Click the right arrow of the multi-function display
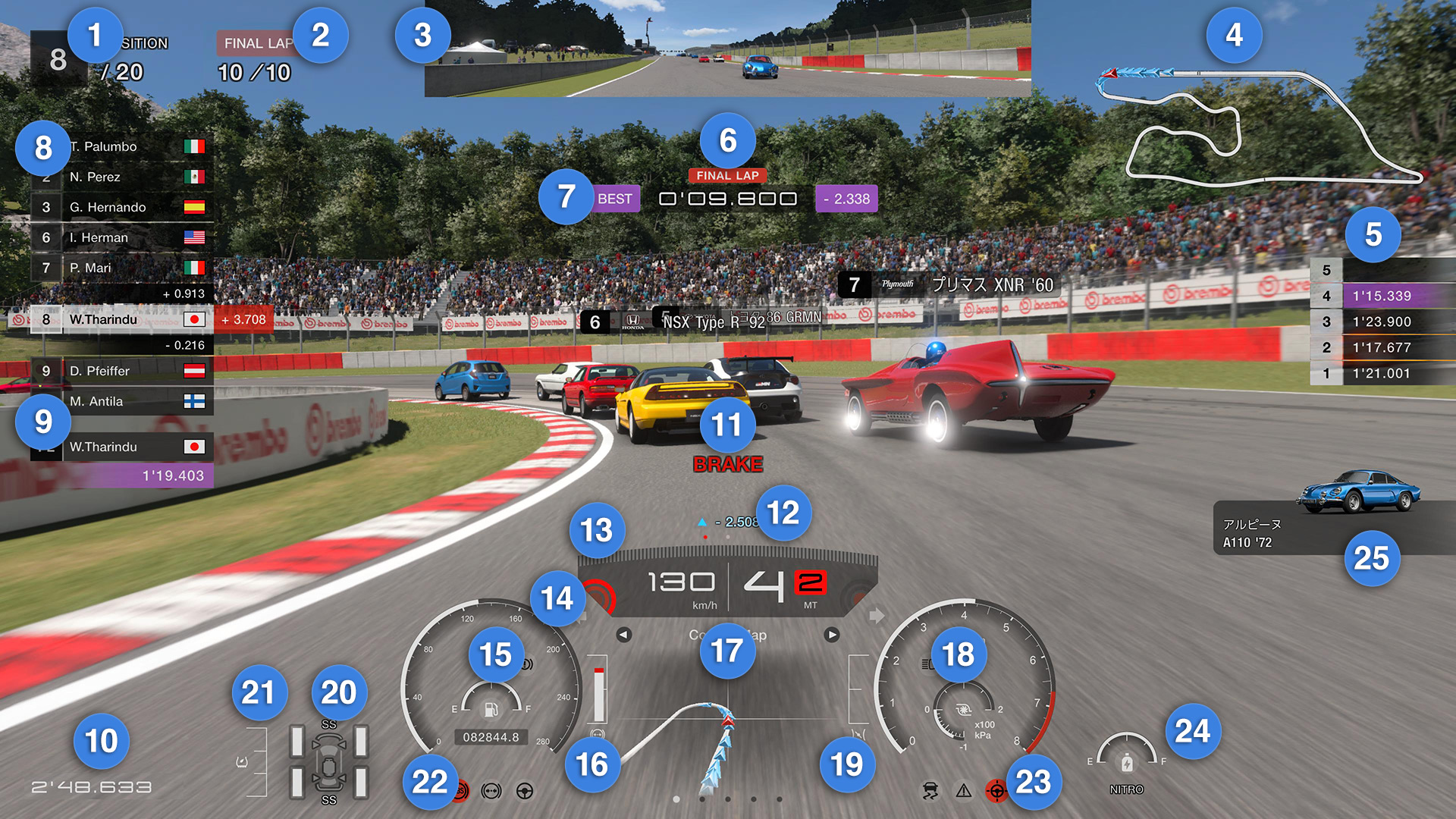Viewport: 1456px width, 819px height. 832,635
